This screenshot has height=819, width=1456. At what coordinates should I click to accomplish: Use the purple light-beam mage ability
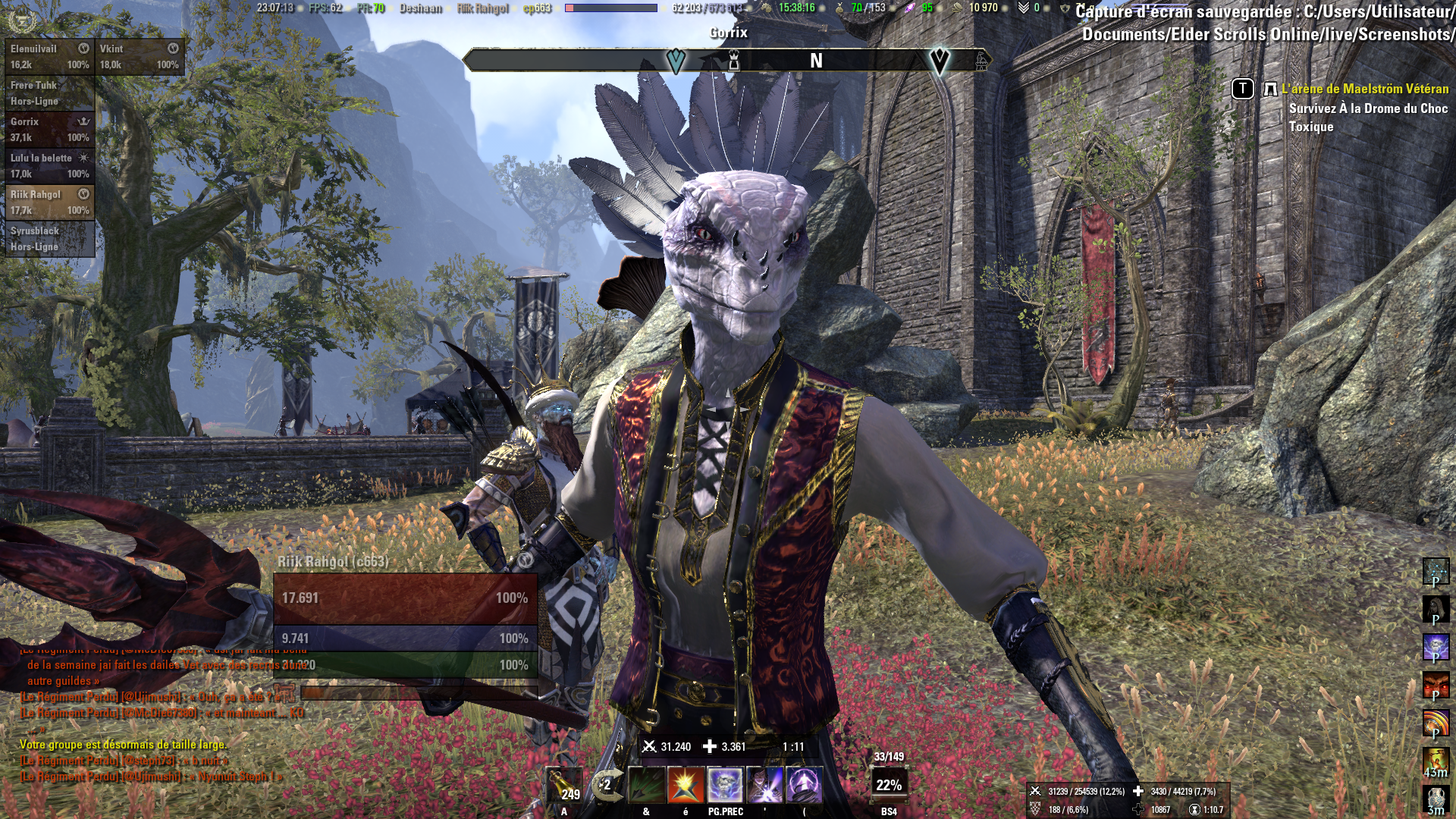pyautogui.click(x=764, y=785)
